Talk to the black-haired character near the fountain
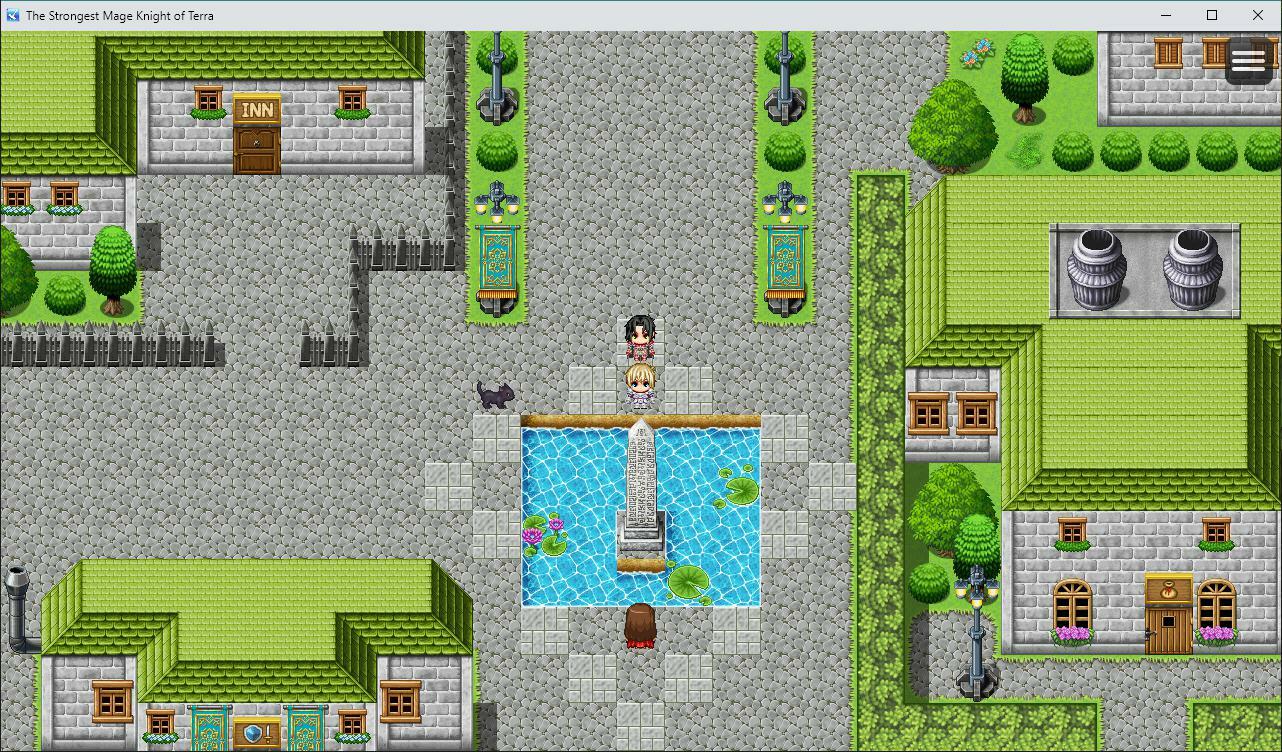 click(x=640, y=335)
